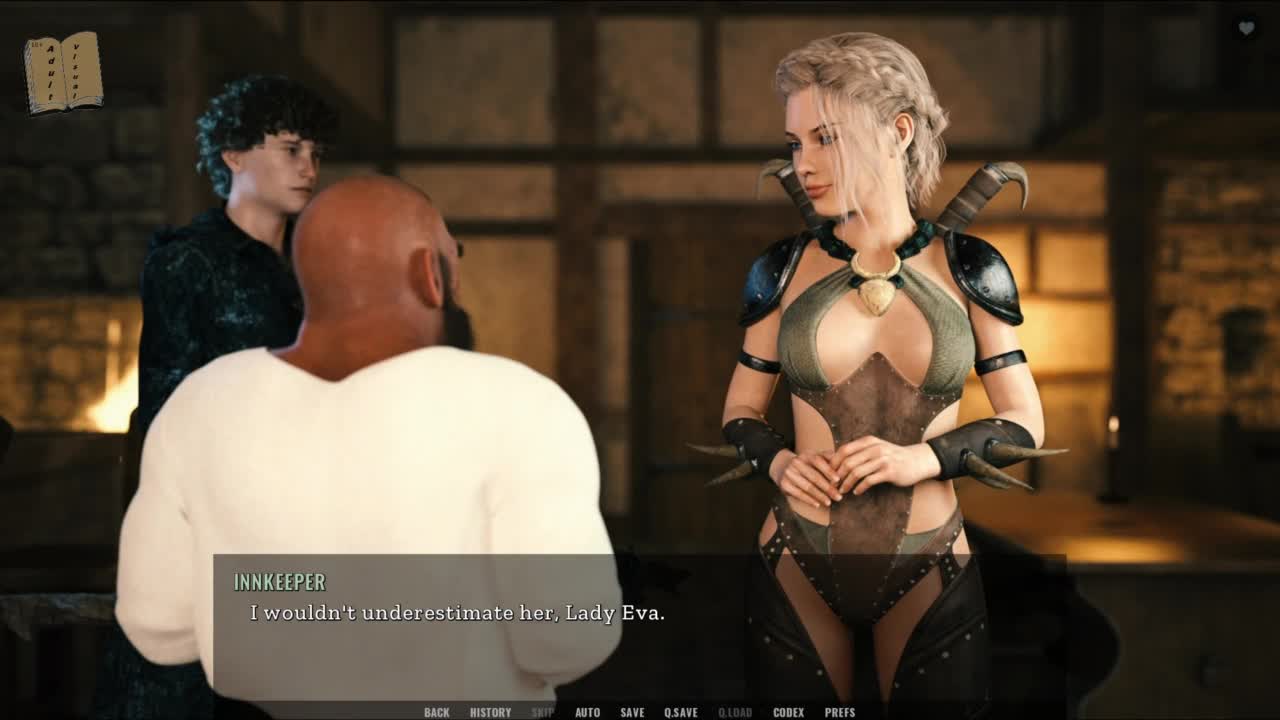Open the CODEX
Screen dimensions: 1280x720
788,712
